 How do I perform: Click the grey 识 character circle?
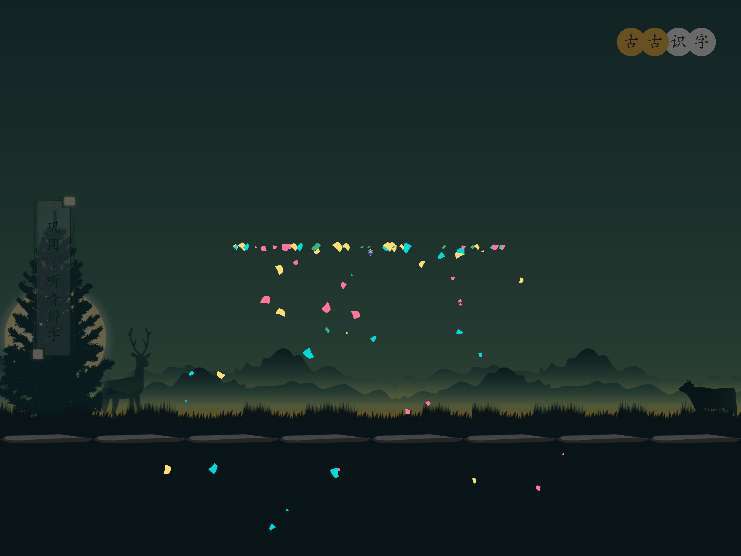pyautogui.click(x=678, y=42)
